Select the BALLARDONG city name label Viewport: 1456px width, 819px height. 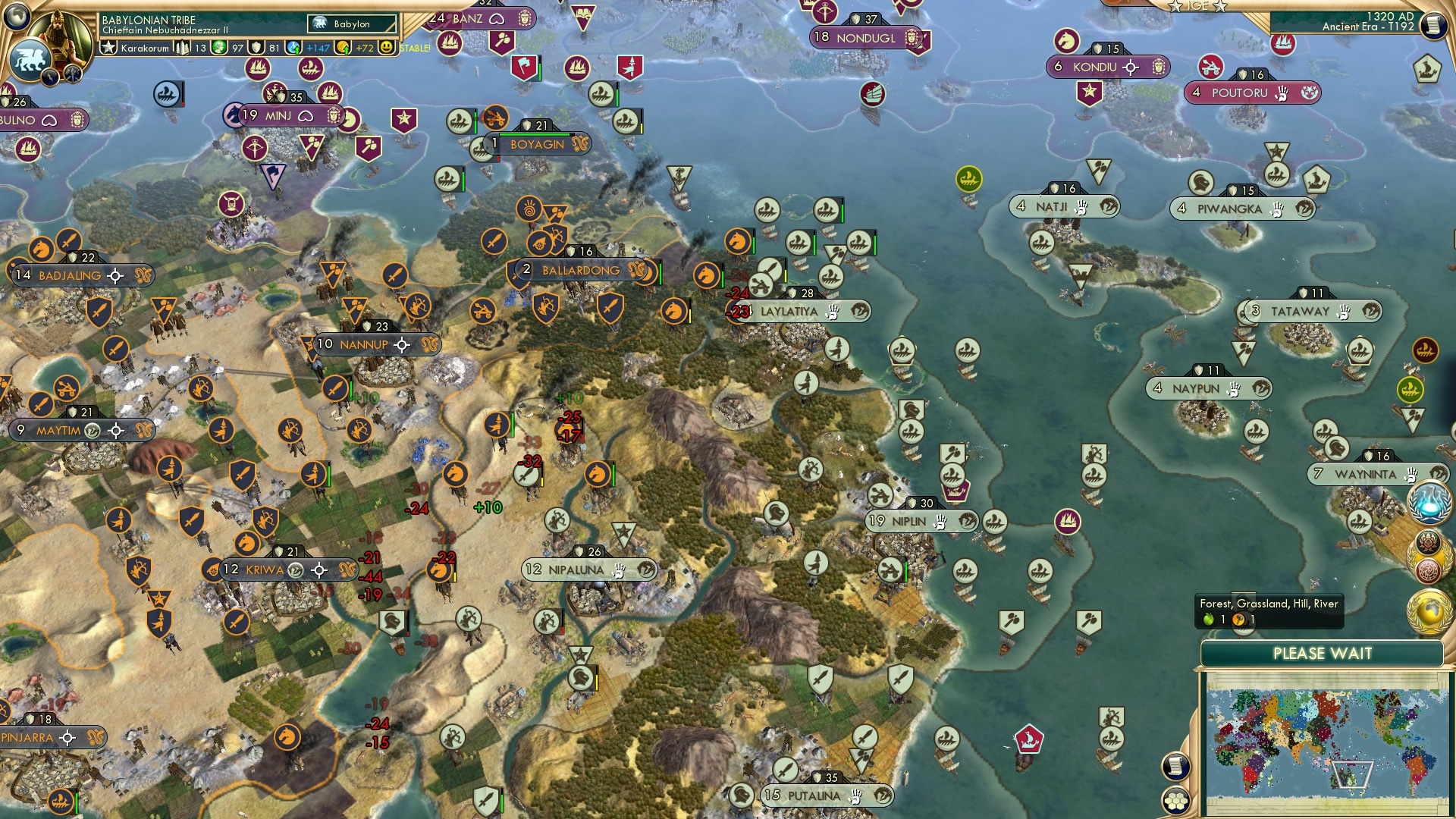pos(580,270)
